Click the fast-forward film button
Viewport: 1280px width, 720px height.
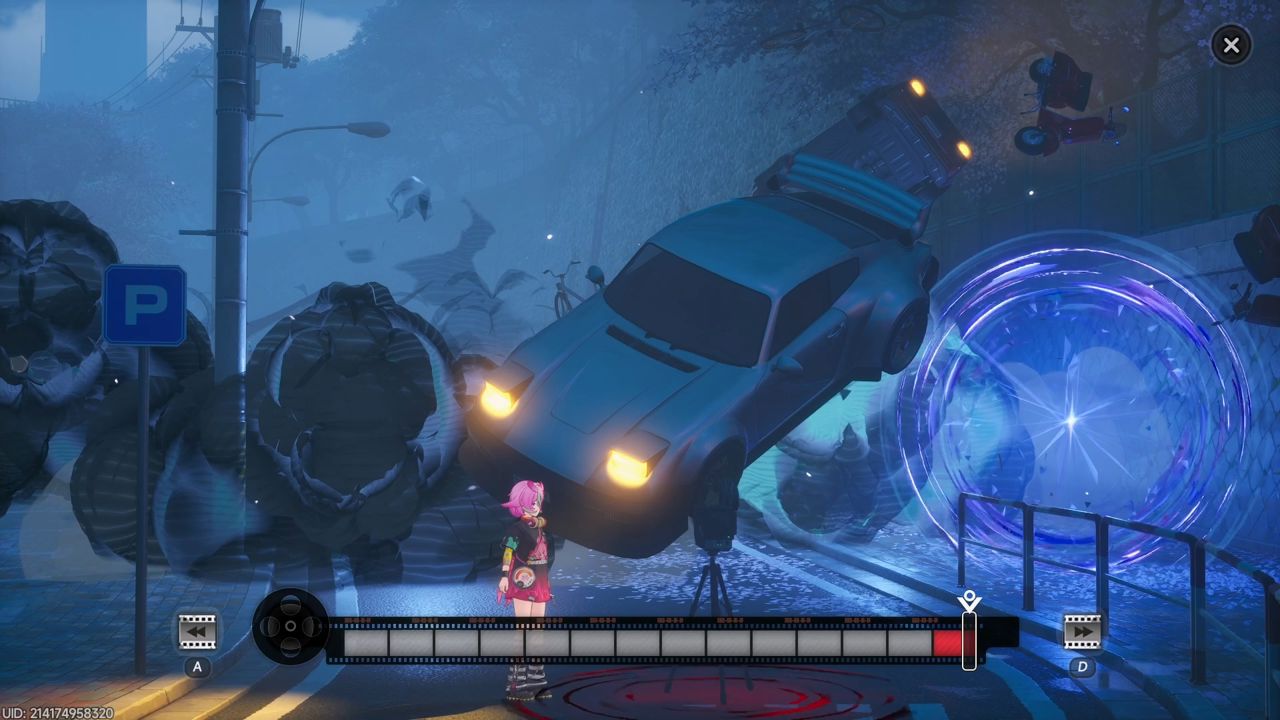(1081, 631)
